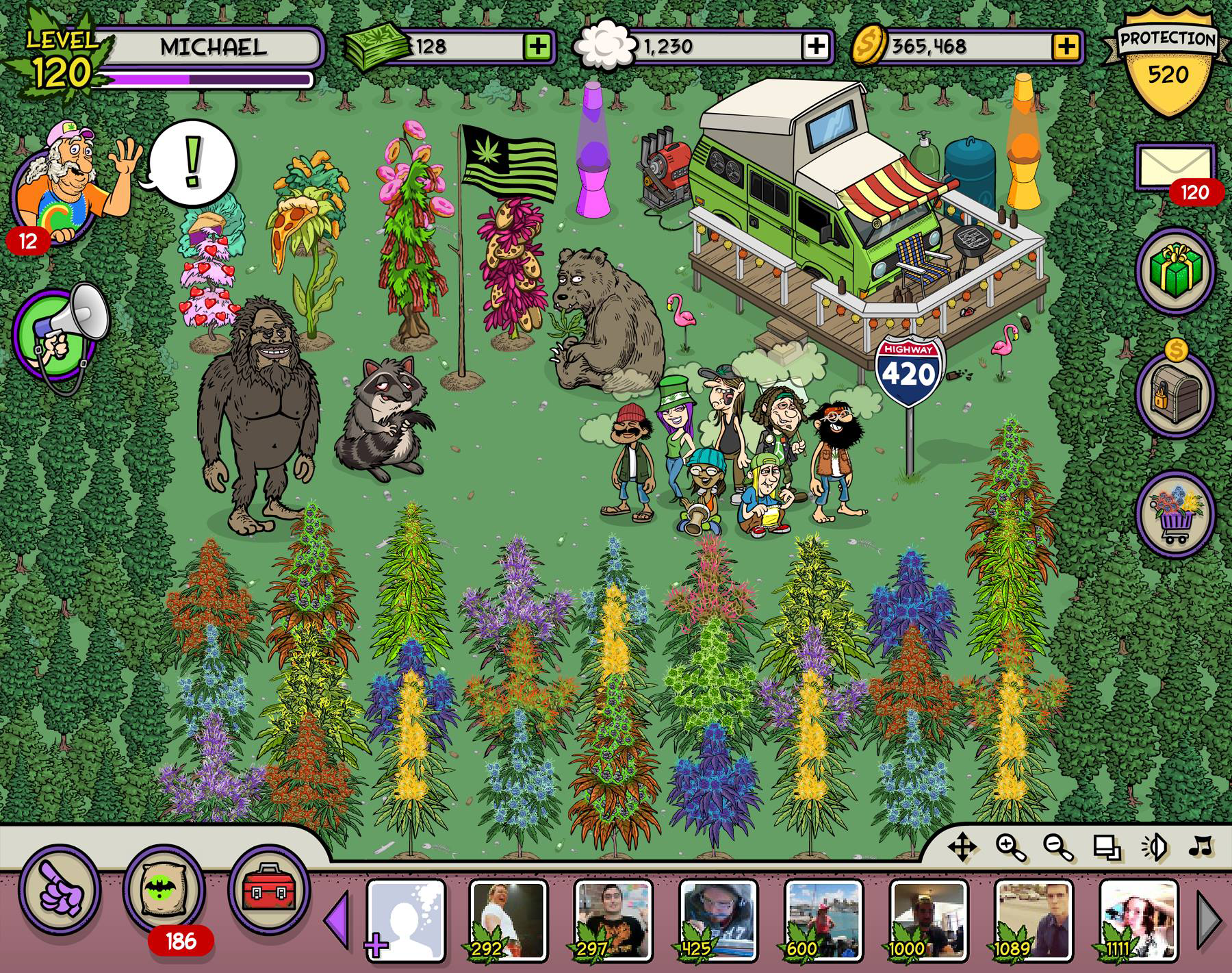Image resolution: width=1232 pixels, height=973 pixels.
Task: Select the purple pointing hand tool
Action: 60,890
